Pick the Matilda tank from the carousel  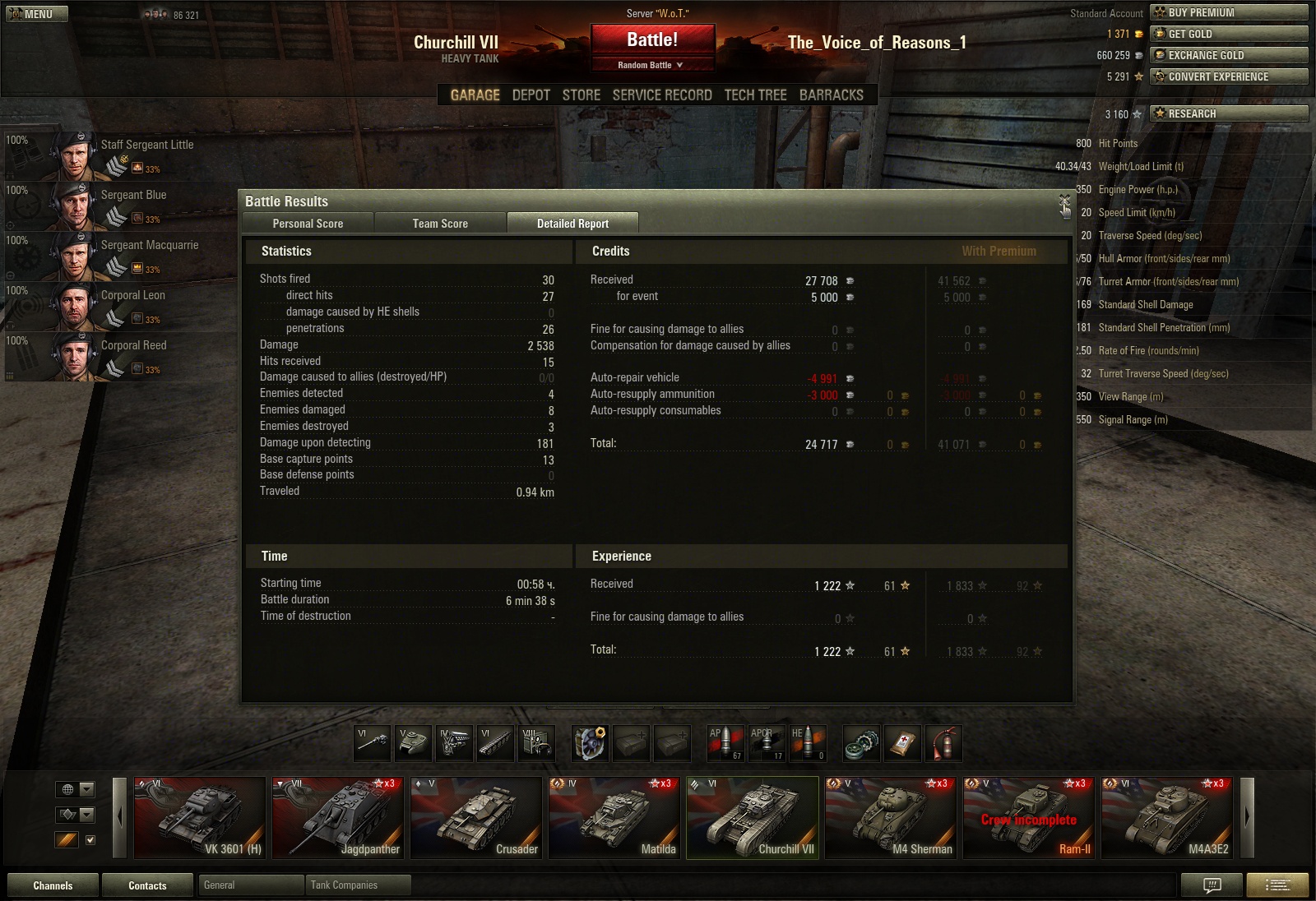tap(614, 817)
